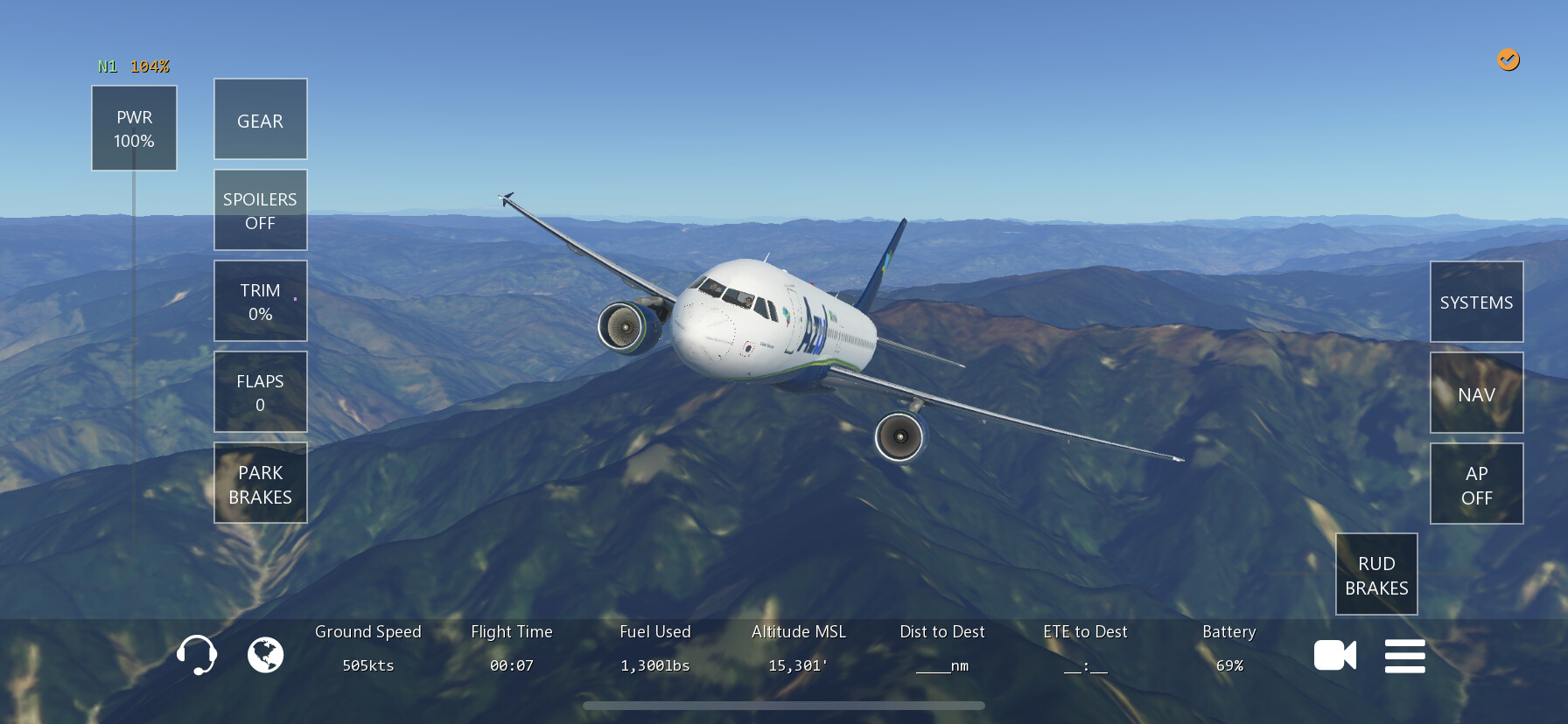Click the PWR throttle handle
Viewport: 1568px width, 724px height.
[134, 129]
